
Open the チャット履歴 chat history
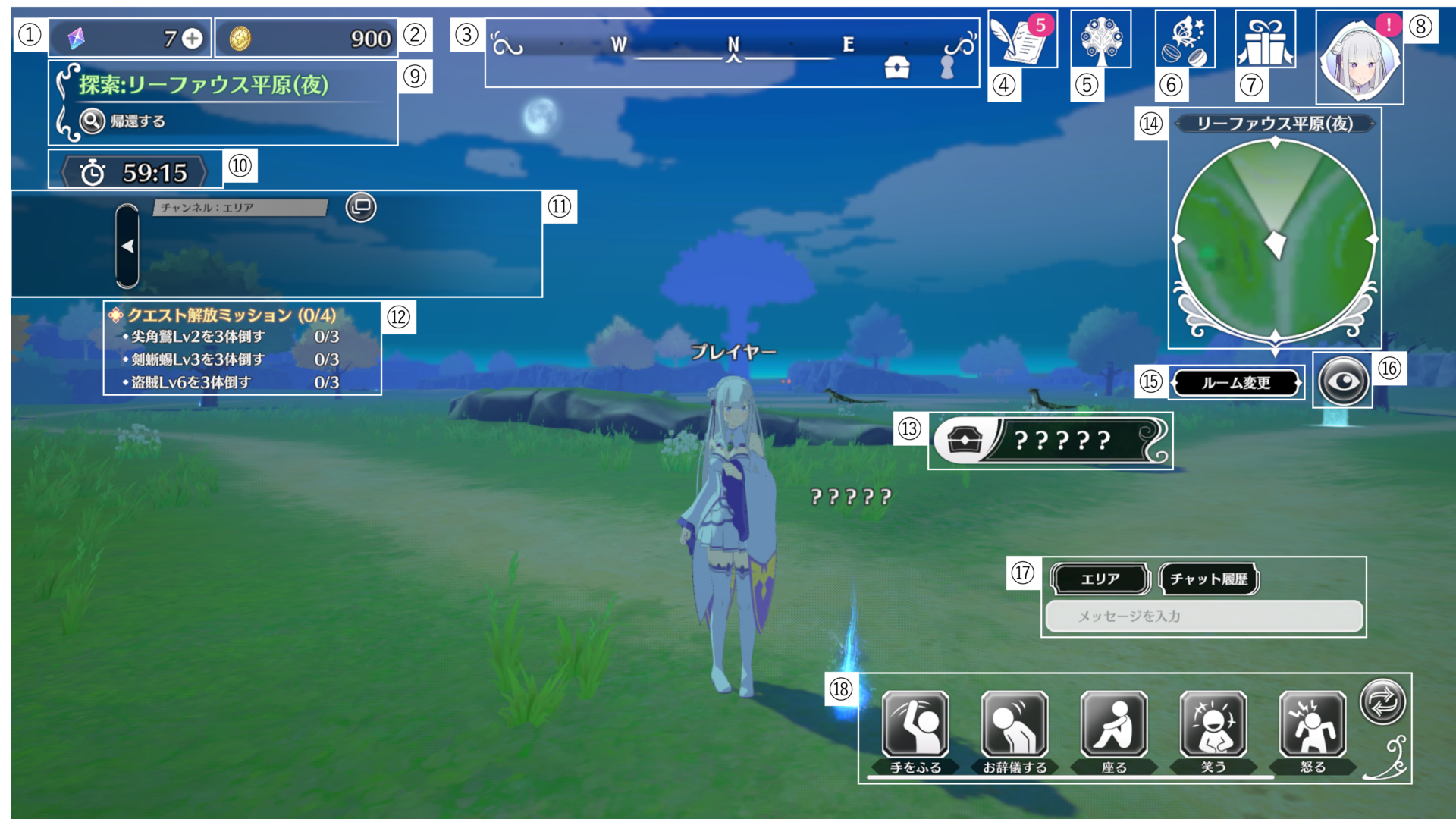[x=1208, y=579]
